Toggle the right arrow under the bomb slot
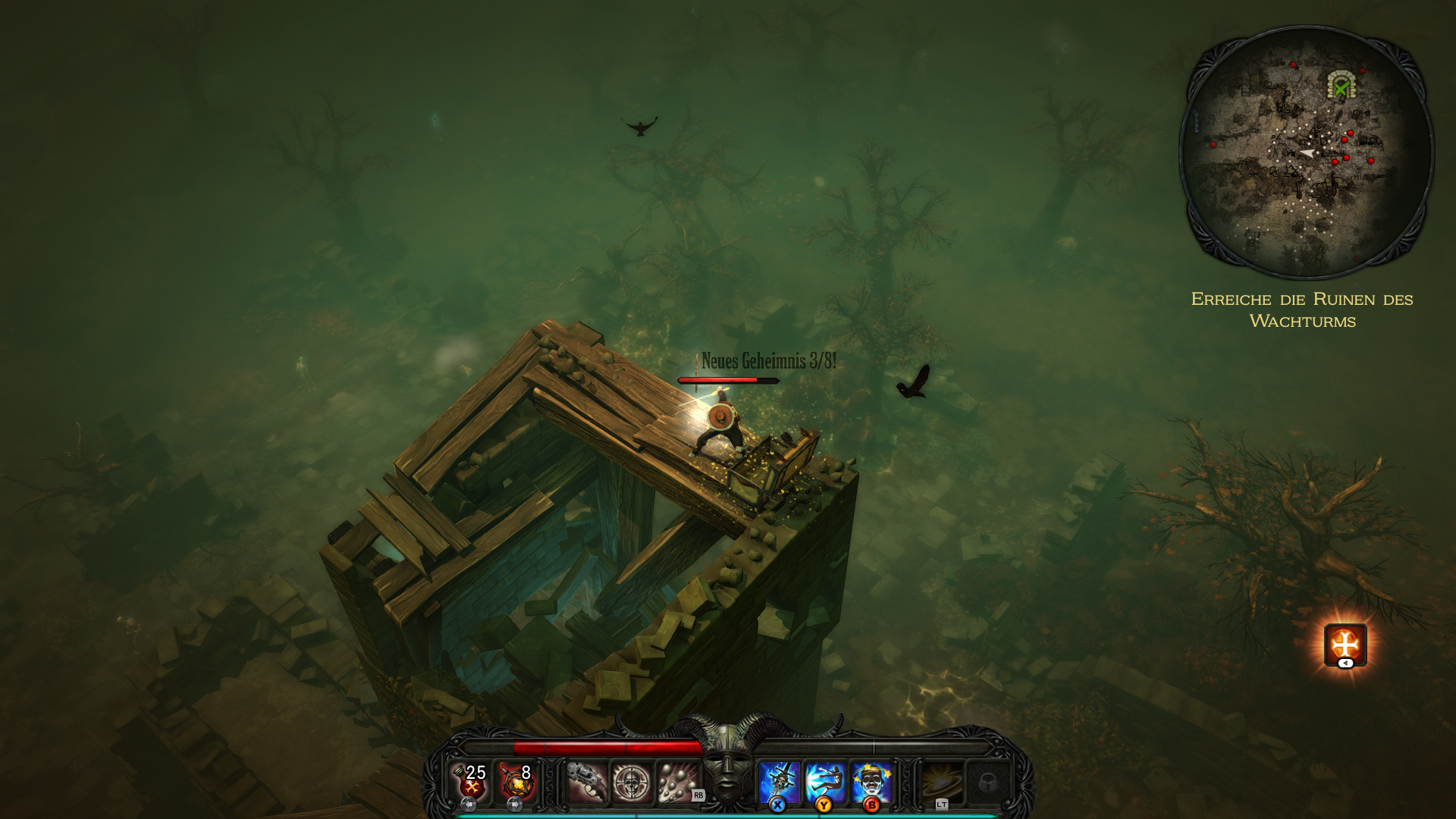Viewport: 1456px width, 819px height. tap(516, 804)
